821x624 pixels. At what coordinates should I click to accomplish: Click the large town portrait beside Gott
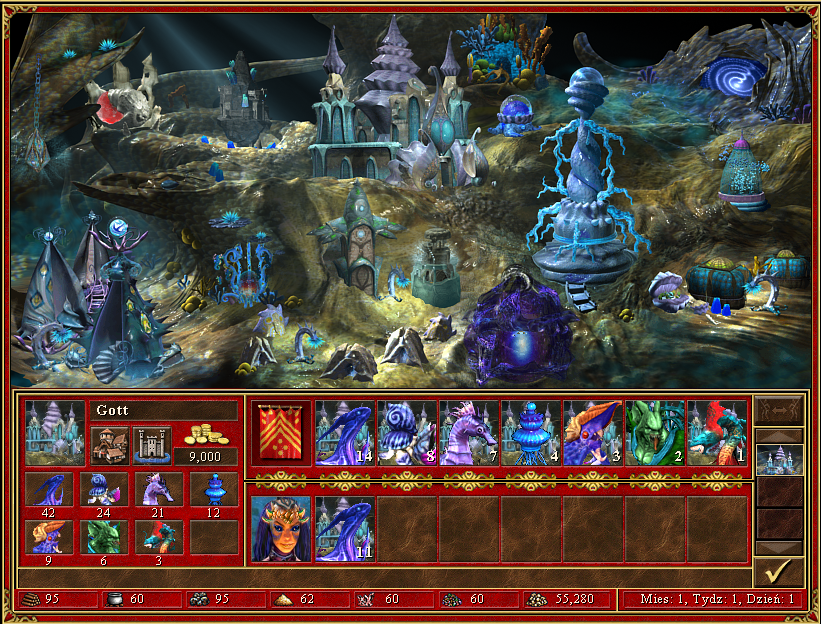point(55,432)
